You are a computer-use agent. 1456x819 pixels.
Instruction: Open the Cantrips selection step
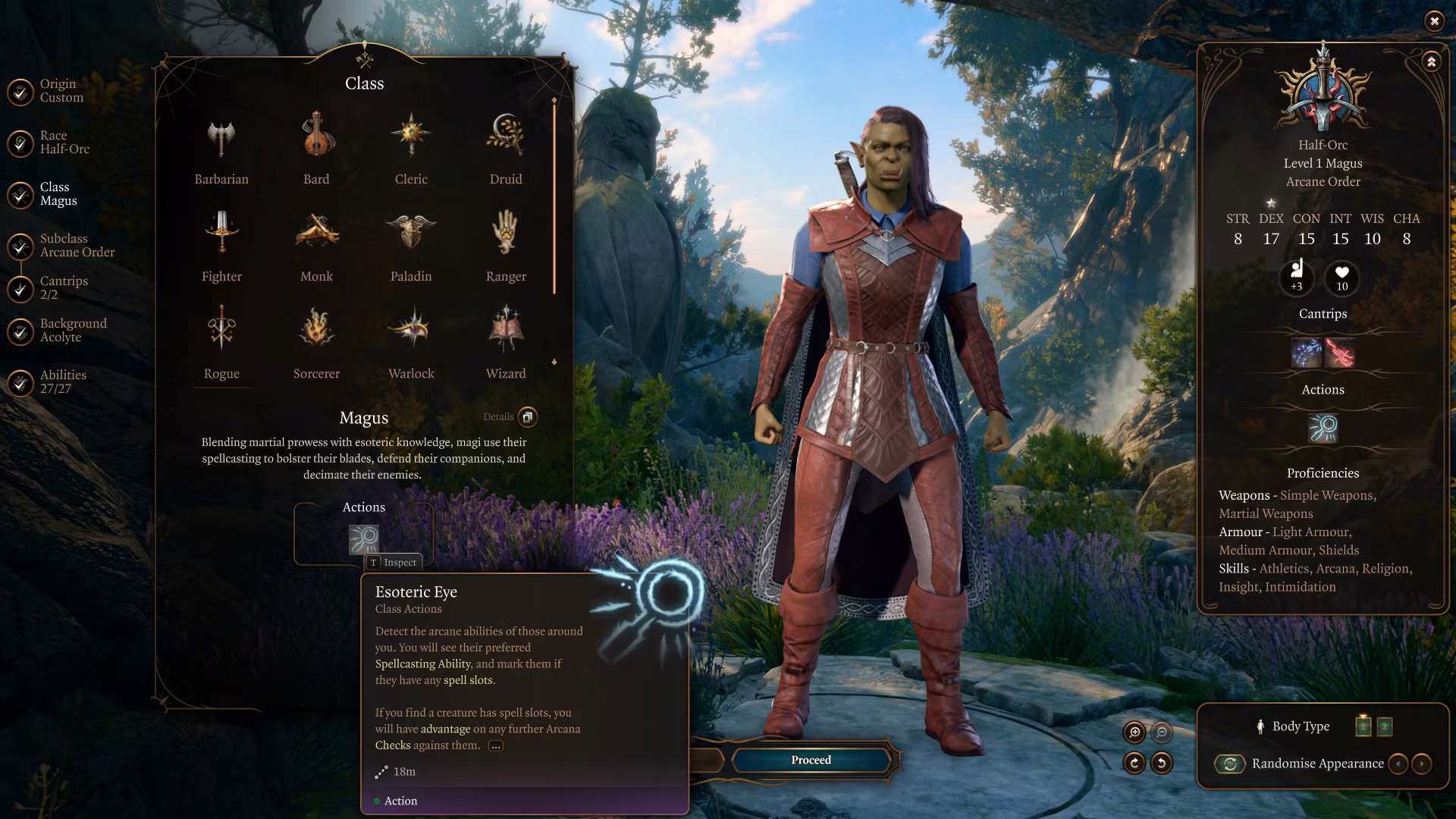[63, 288]
